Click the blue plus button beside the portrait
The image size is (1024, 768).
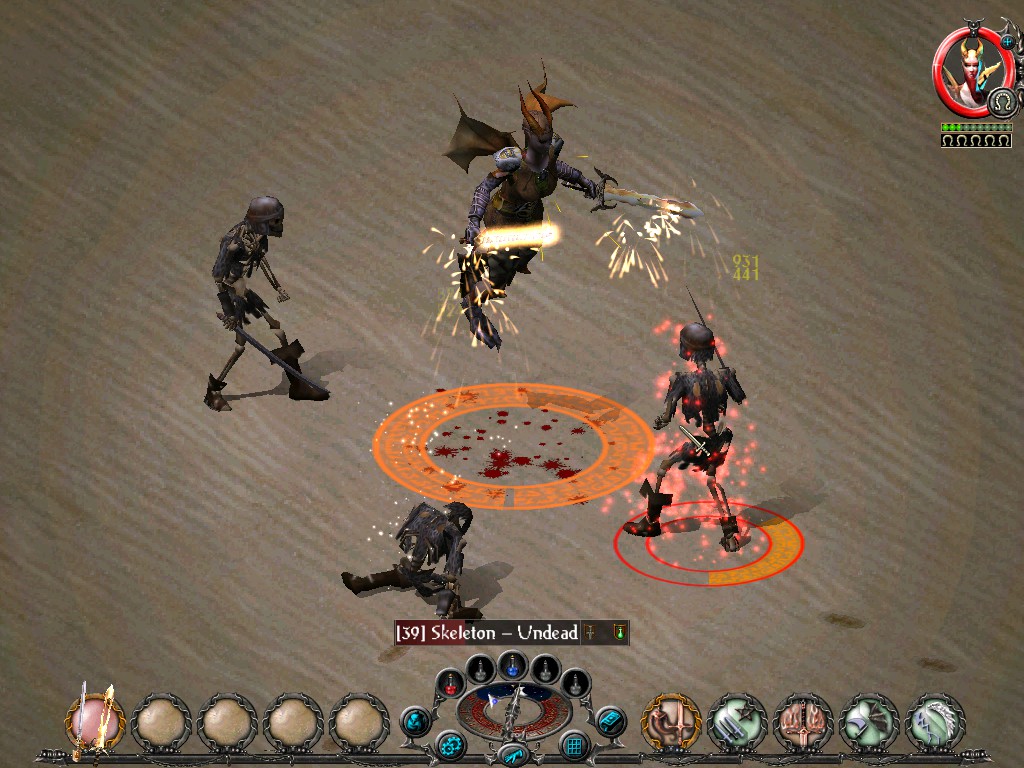click(1007, 41)
